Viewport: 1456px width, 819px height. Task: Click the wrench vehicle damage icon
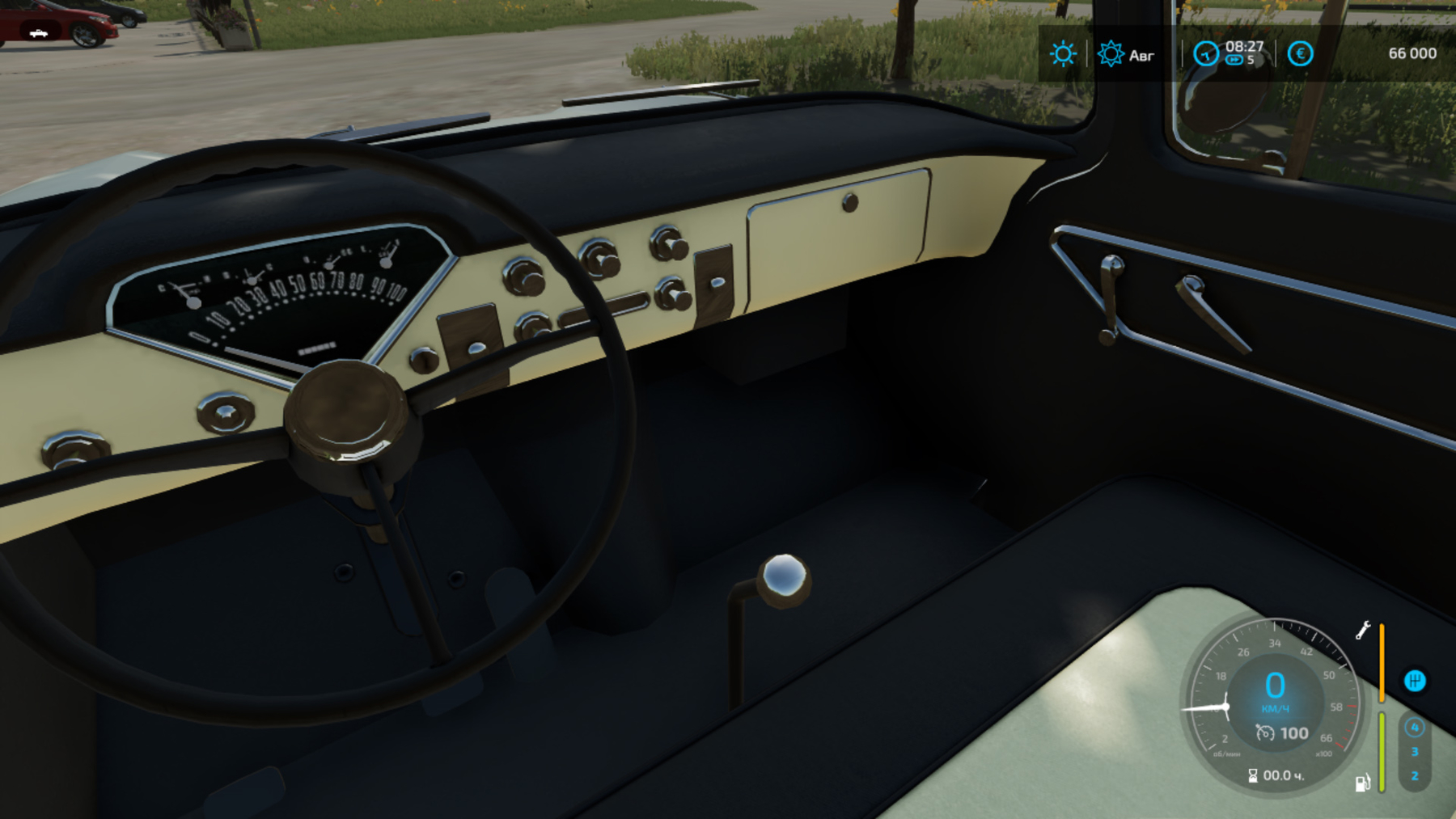click(1364, 631)
